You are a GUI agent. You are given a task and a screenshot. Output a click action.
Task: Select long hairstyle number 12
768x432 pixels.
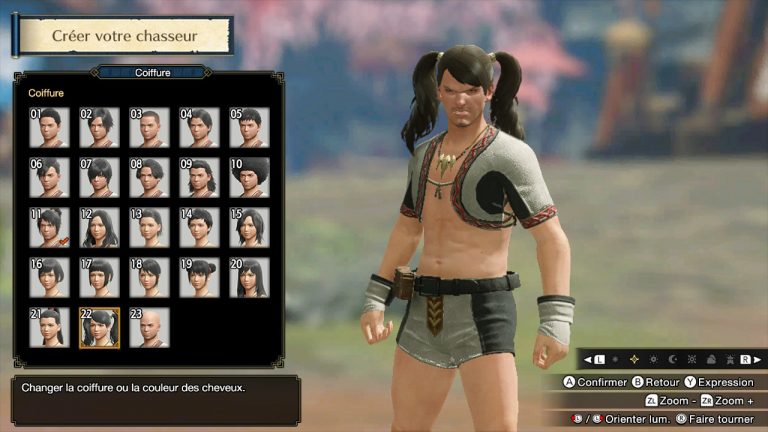coord(99,228)
